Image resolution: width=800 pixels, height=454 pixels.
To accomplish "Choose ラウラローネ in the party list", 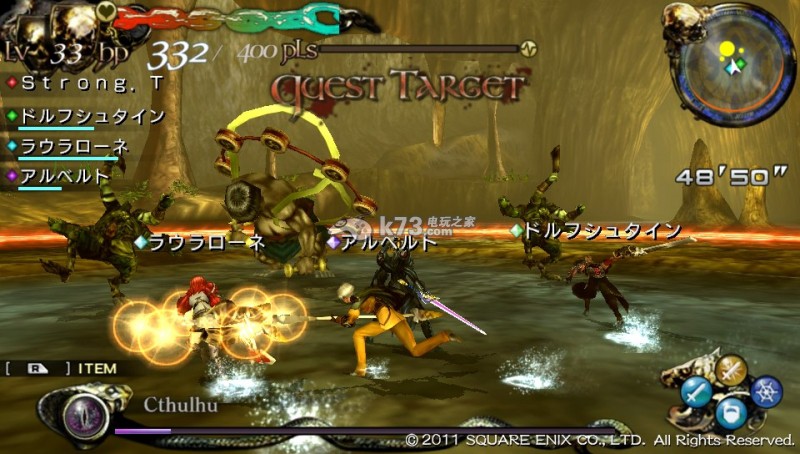I will point(74,146).
